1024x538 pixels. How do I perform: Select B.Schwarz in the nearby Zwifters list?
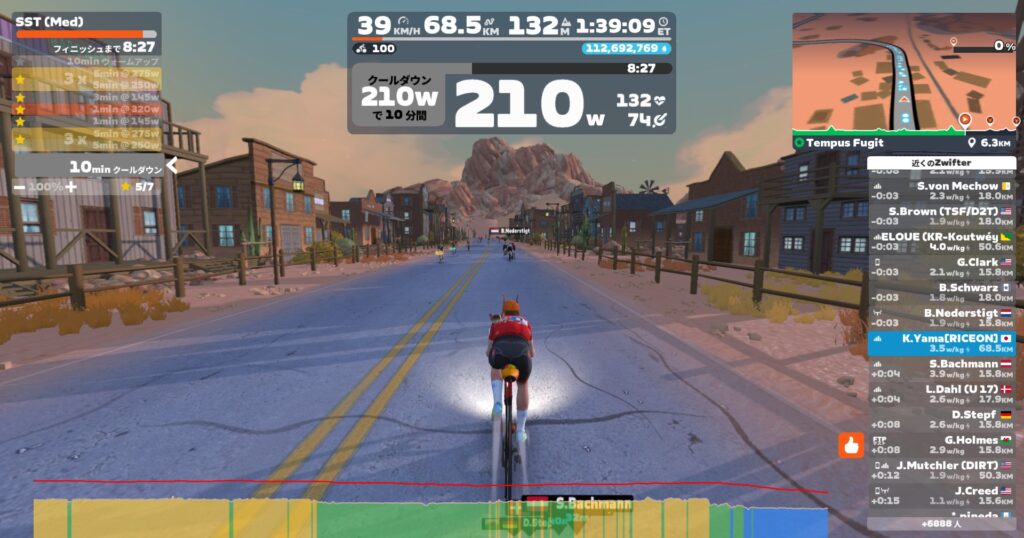click(x=942, y=292)
